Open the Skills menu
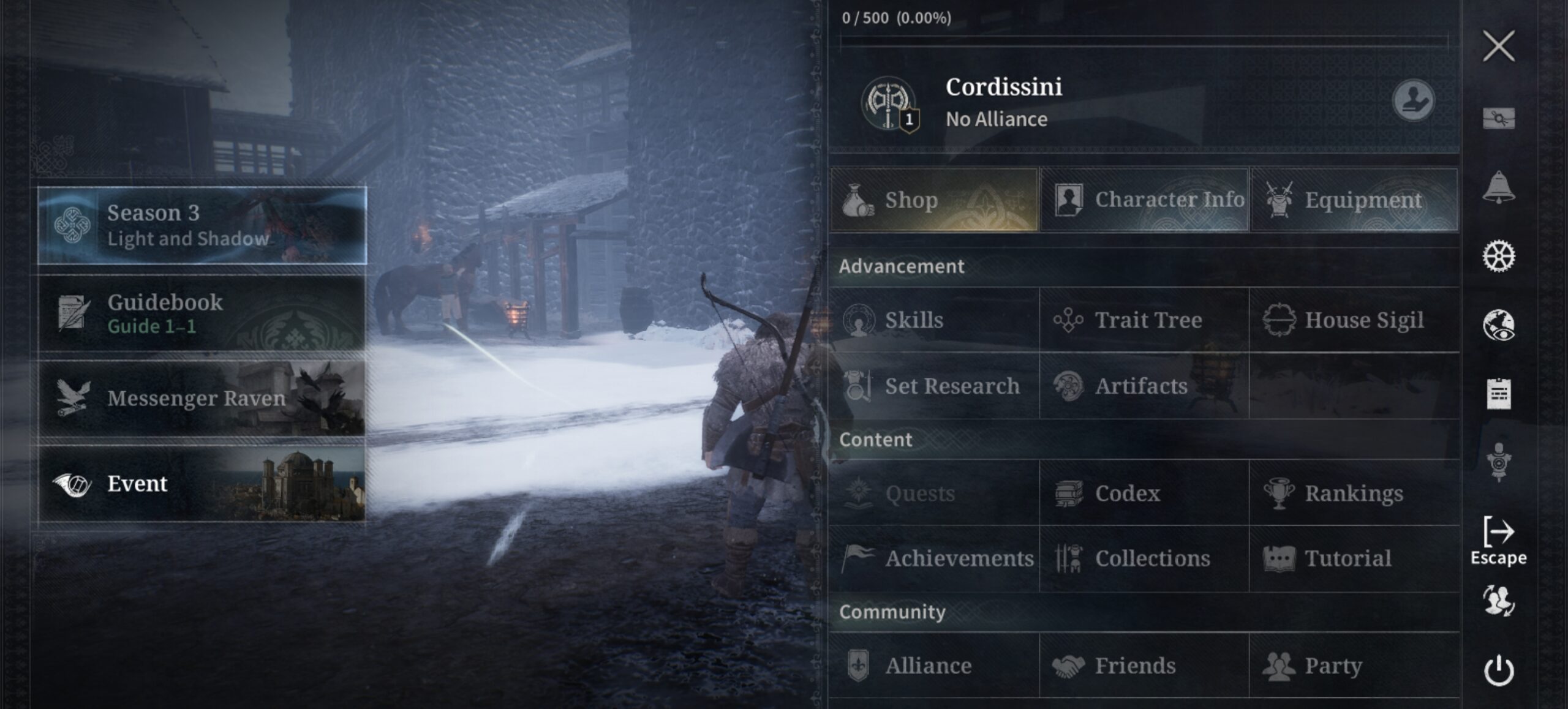Screen dimensions: 1568x709 (x=934, y=320)
